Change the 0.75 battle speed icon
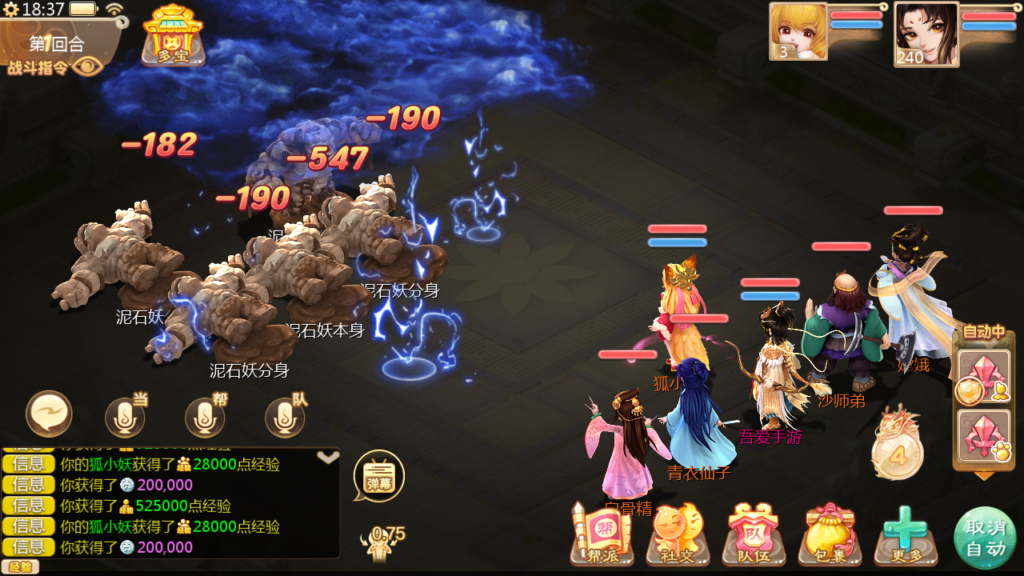 384,541
